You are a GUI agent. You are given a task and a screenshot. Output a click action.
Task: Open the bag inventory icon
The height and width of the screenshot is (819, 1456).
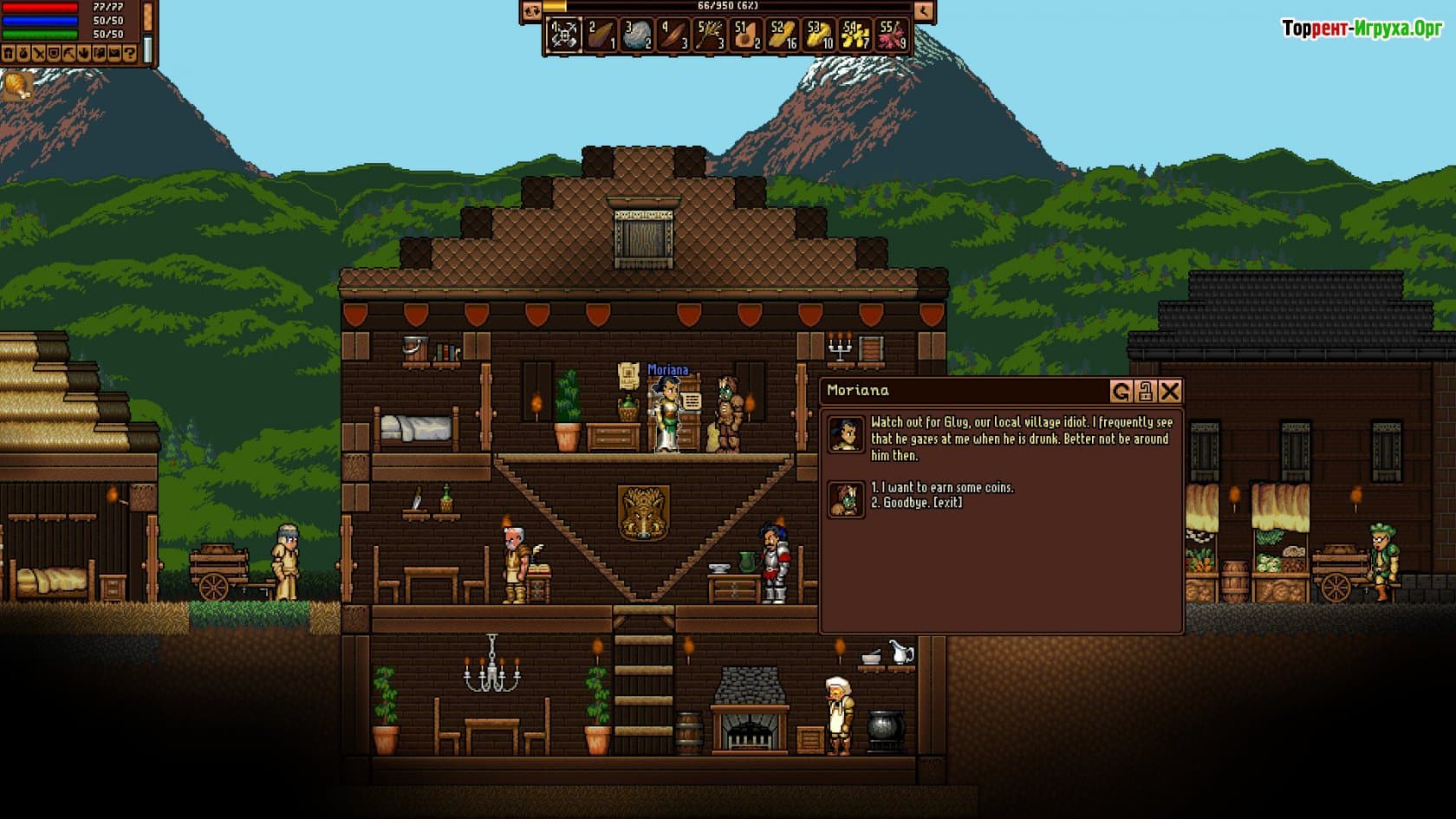click(x=23, y=54)
